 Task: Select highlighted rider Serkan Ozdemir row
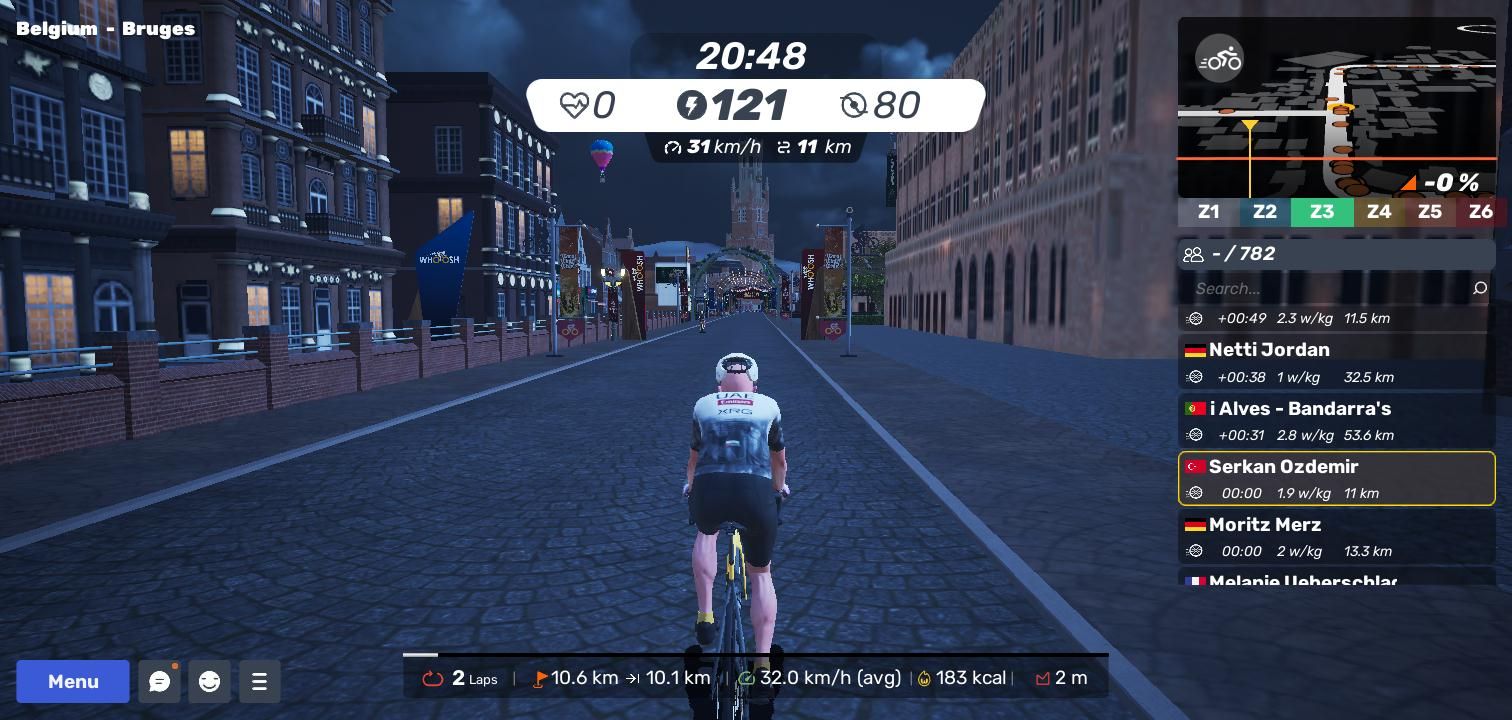point(1336,479)
